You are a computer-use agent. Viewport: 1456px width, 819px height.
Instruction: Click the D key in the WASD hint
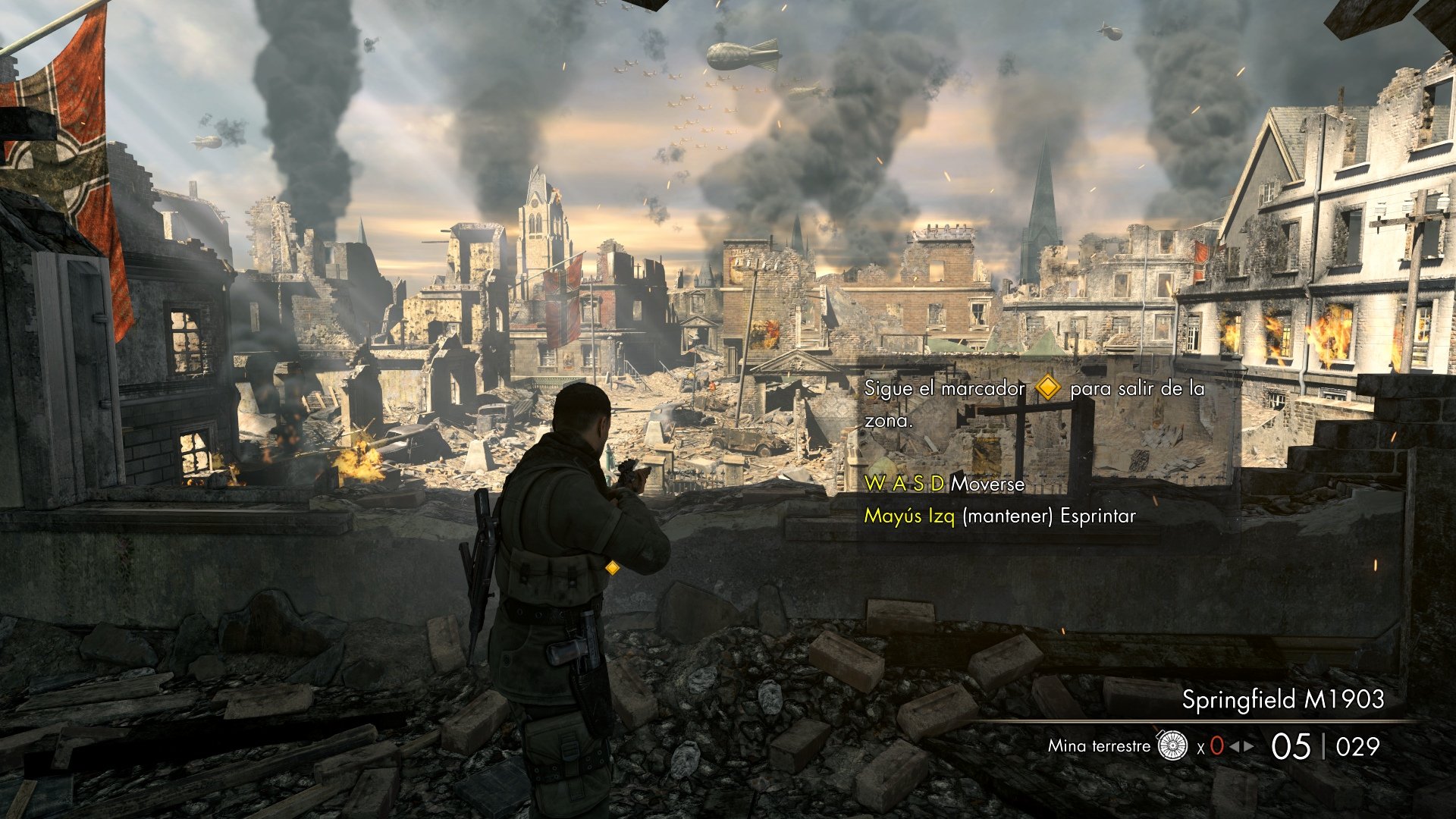[x=939, y=485]
